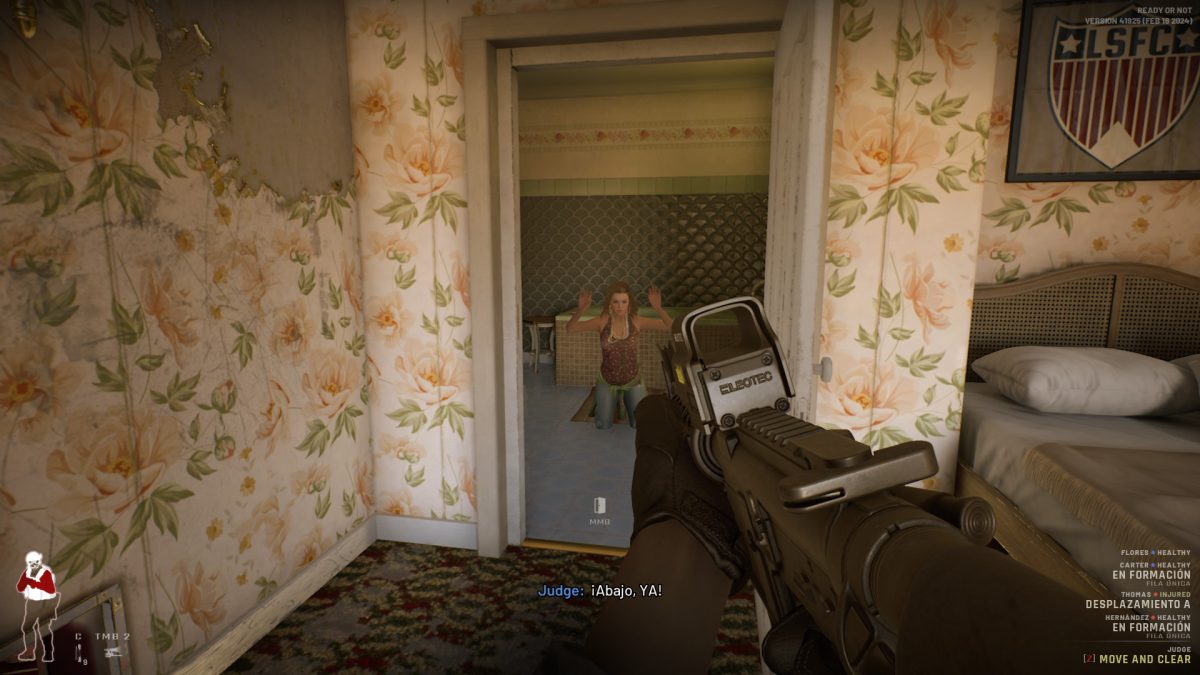Image resolution: width=1200 pixels, height=675 pixels.
Task: Issue the Move and Clear squad command
Action: click(x=1143, y=659)
